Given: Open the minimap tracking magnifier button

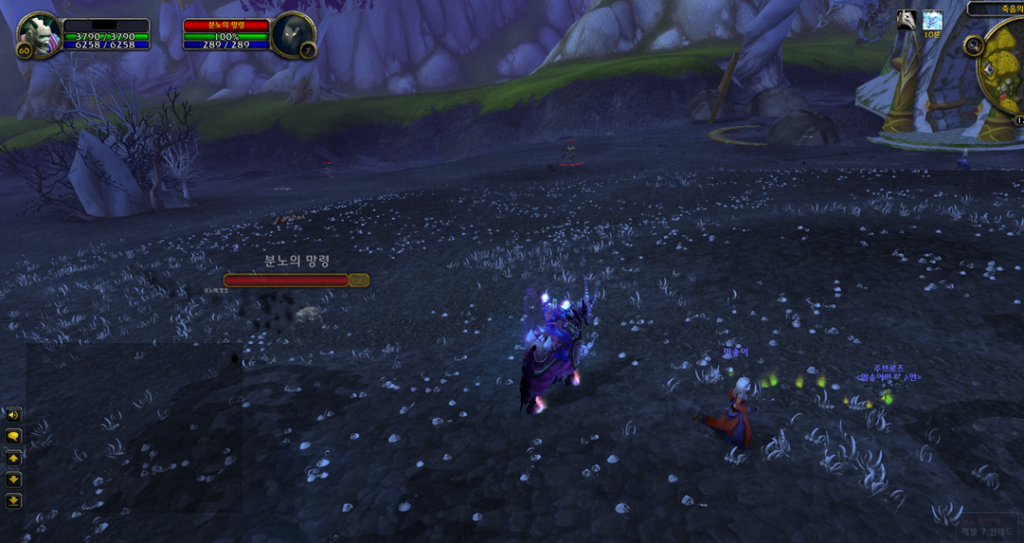Looking at the screenshot, I should (x=973, y=45).
